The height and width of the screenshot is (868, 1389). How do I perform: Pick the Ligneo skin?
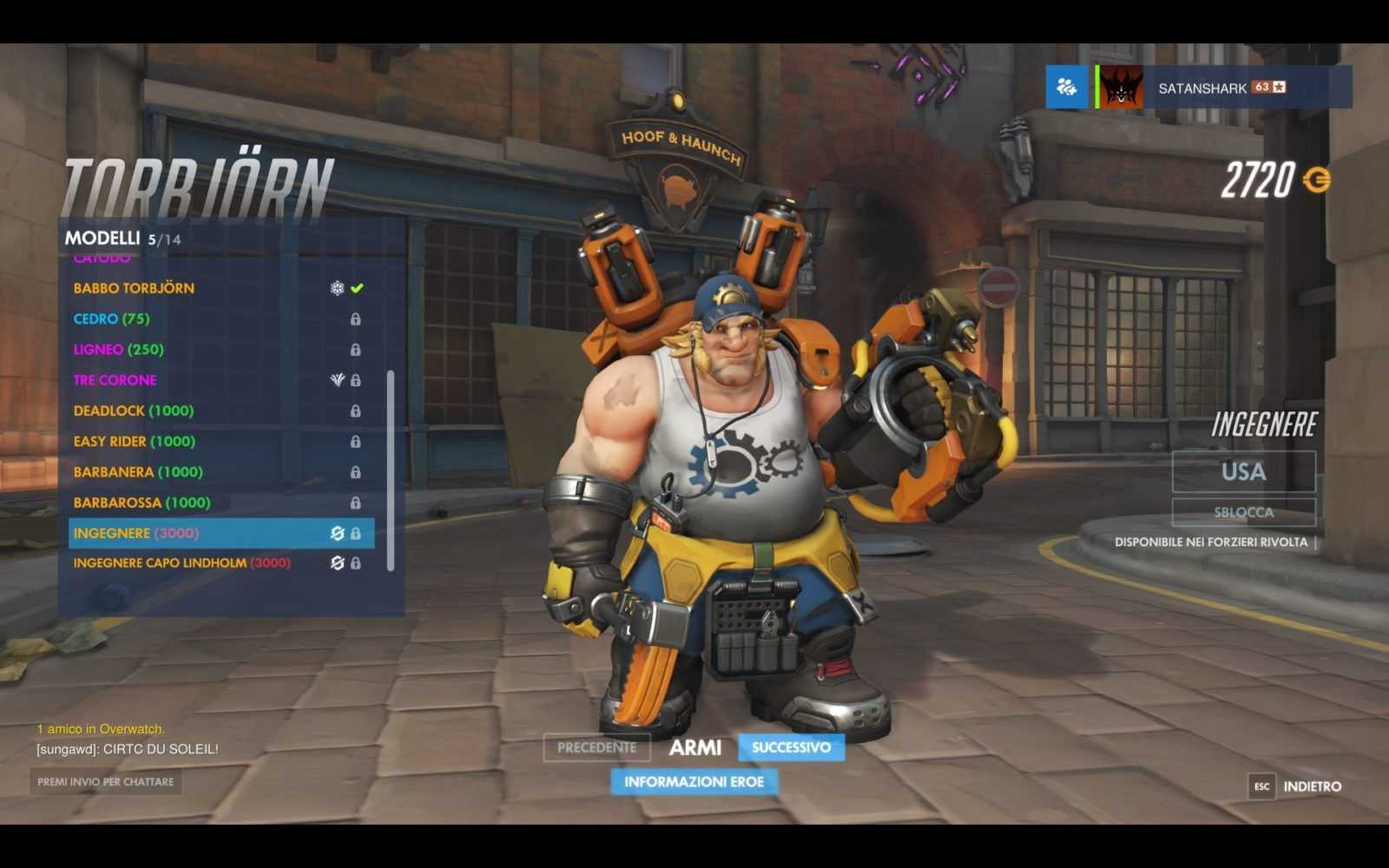(118, 350)
